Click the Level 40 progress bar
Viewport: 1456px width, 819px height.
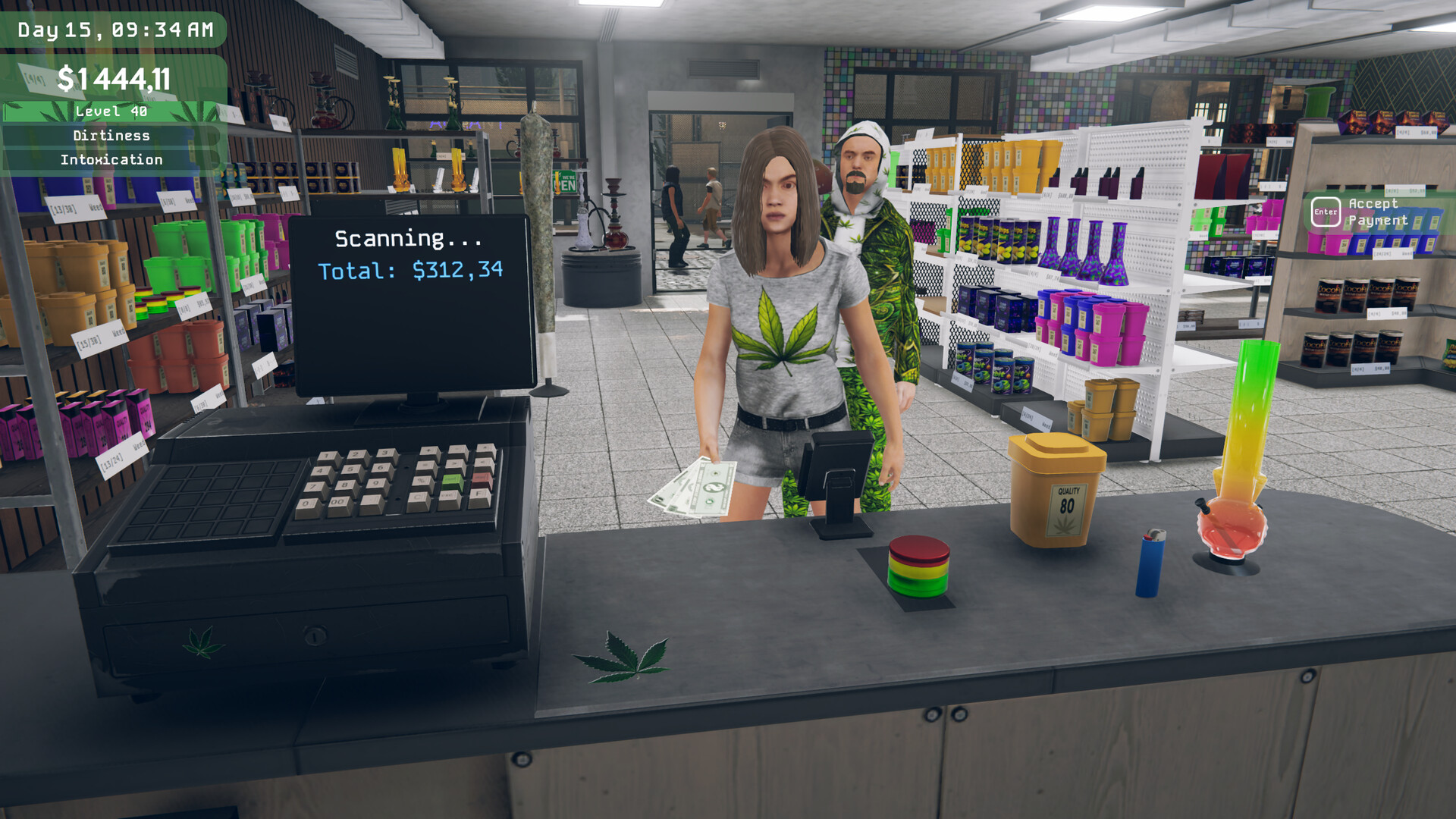pyautogui.click(x=111, y=110)
